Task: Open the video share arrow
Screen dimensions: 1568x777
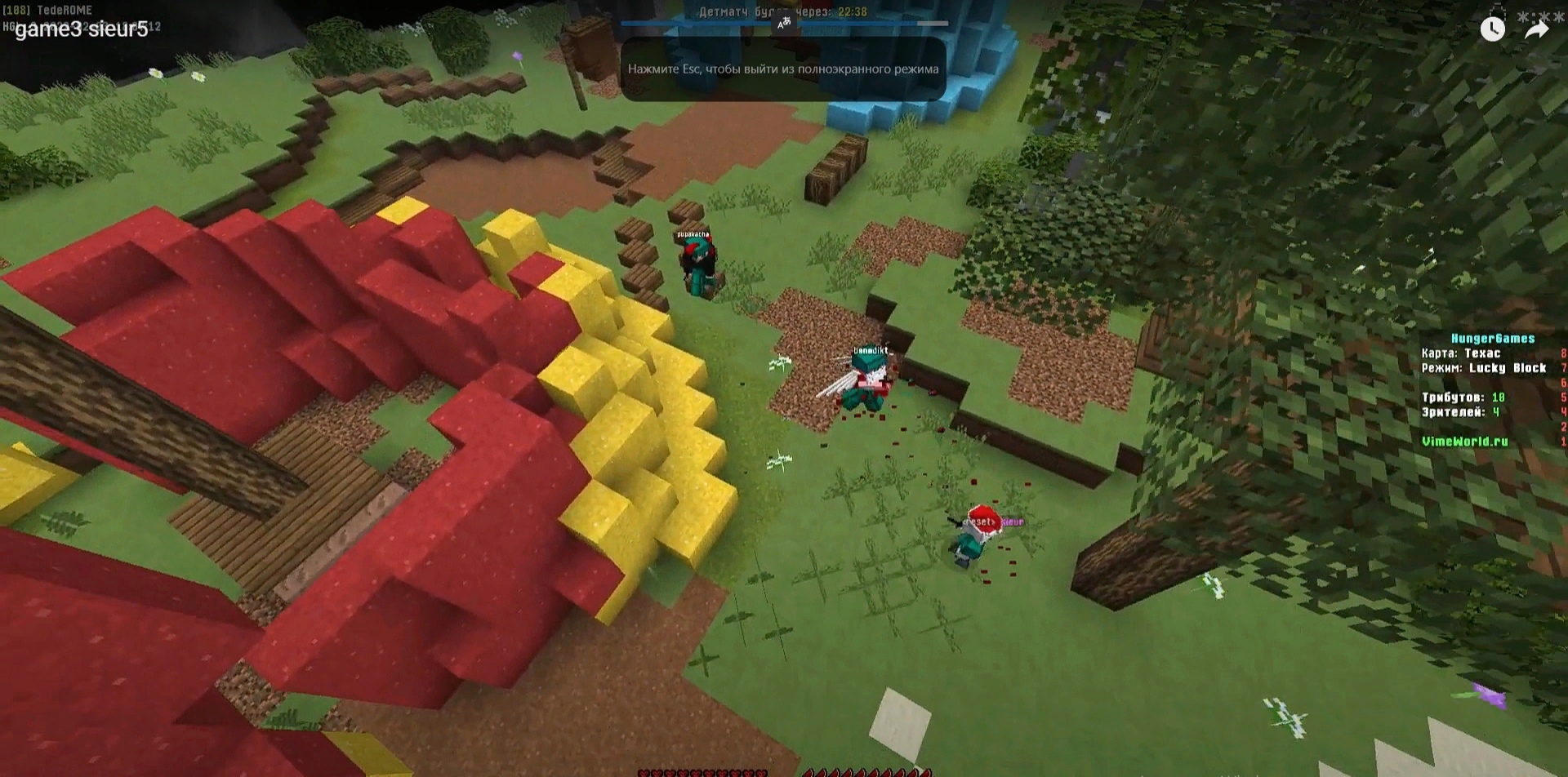Action: pos(1536,30)
